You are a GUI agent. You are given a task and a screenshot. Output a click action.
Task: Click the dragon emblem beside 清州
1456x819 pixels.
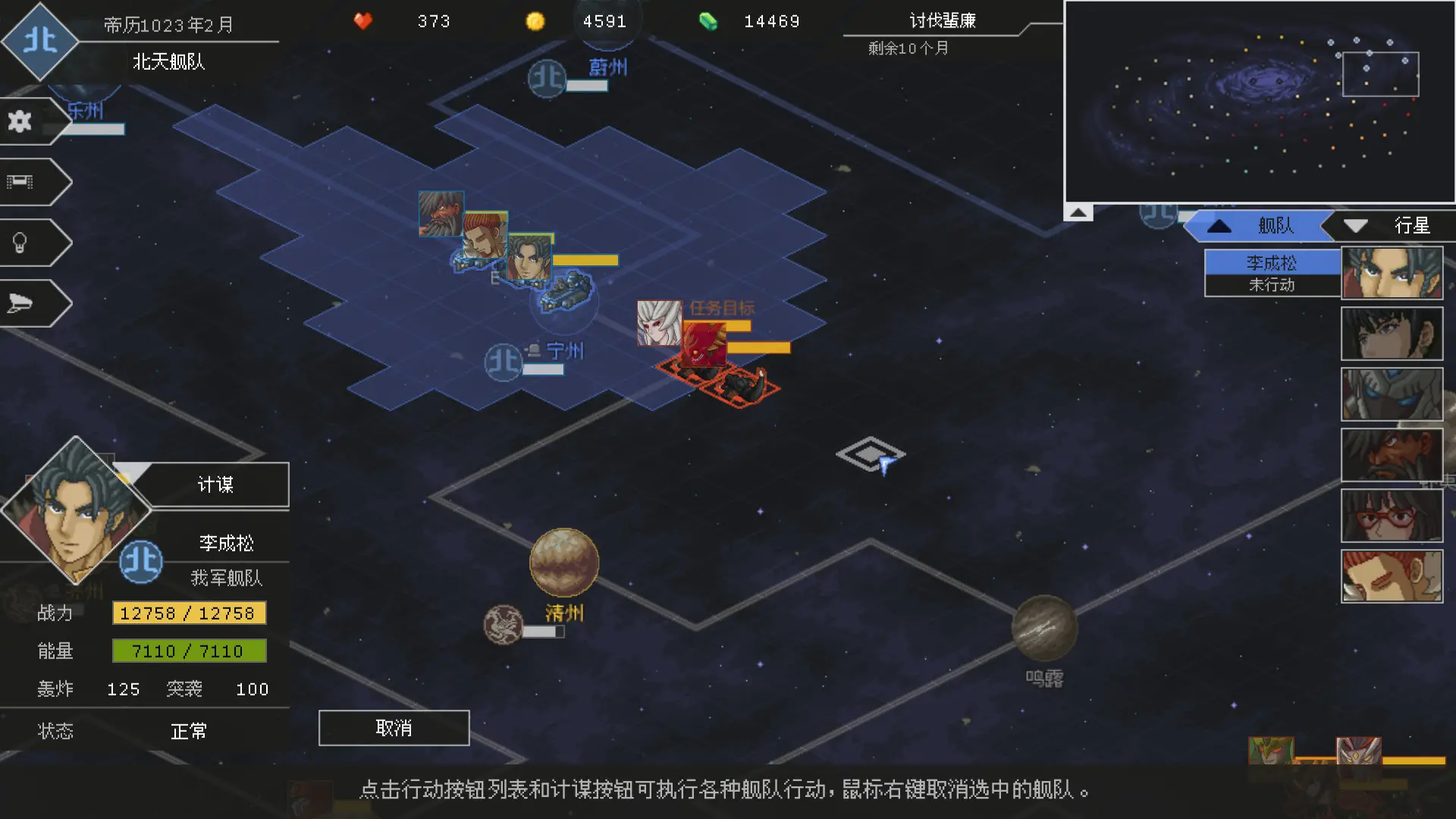pyautogui.click(x=502, y=622)
